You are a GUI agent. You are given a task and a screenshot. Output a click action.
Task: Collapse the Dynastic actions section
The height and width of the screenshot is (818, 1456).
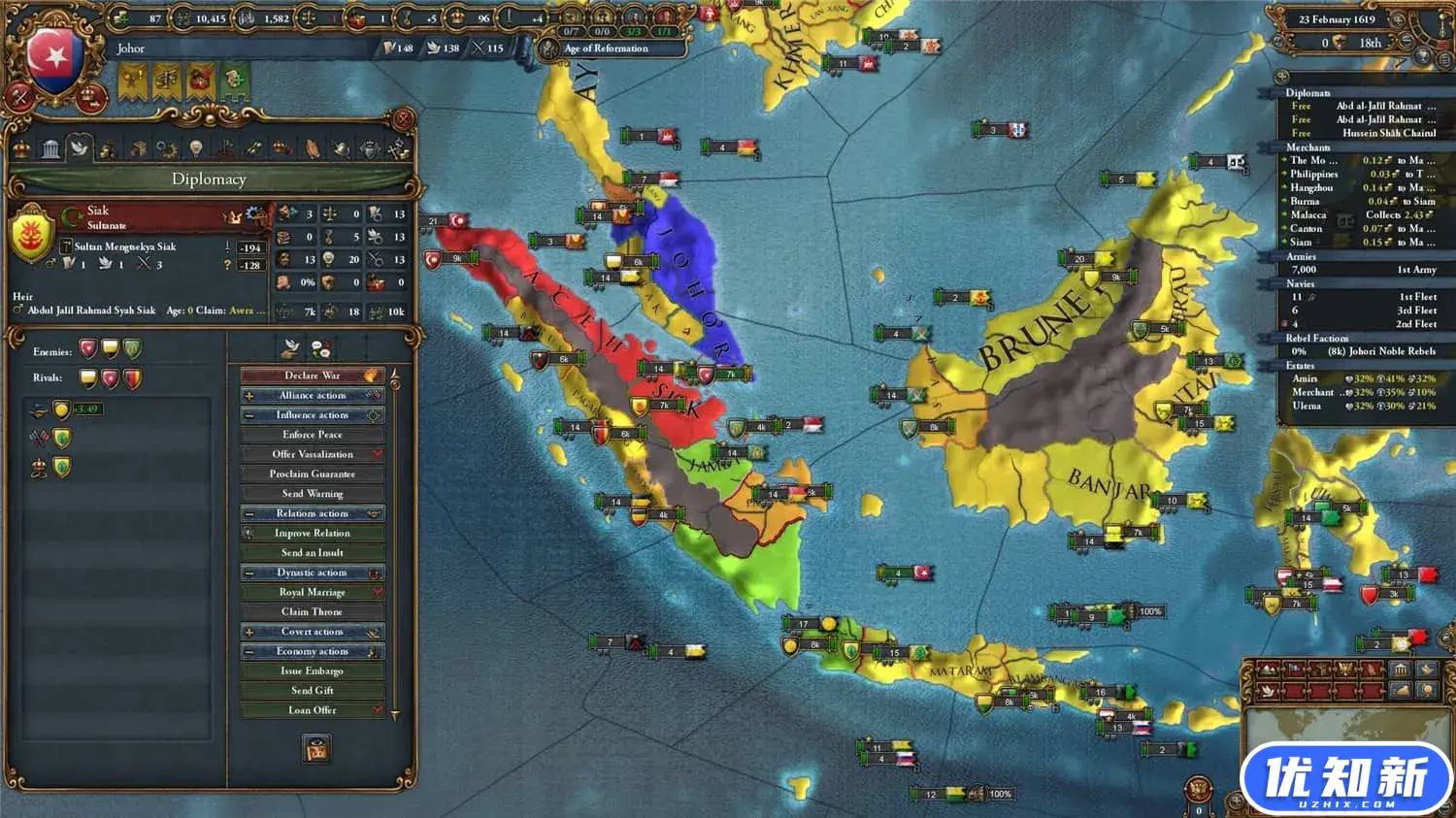coord(248,572)
